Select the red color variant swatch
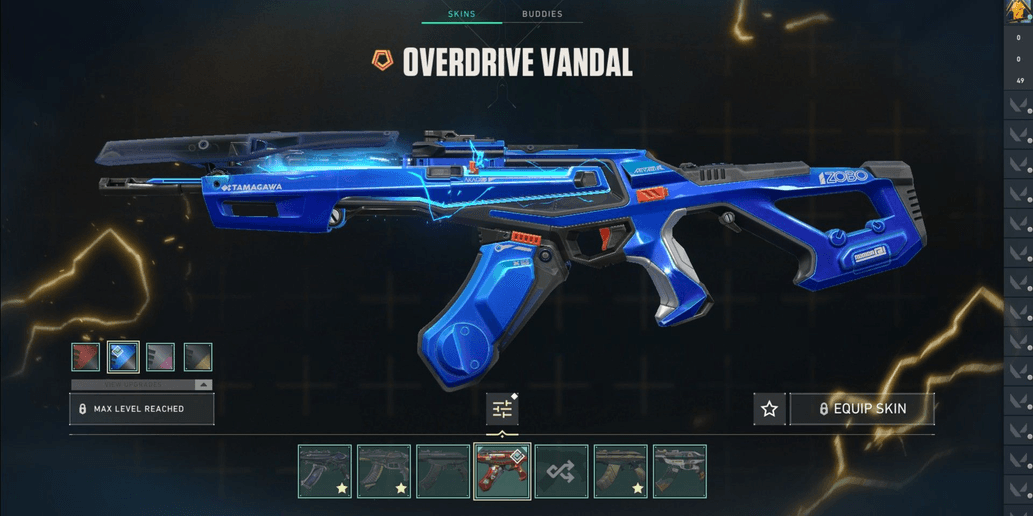This screenshot has width=1033, height=516. click(x=86, y=357)
